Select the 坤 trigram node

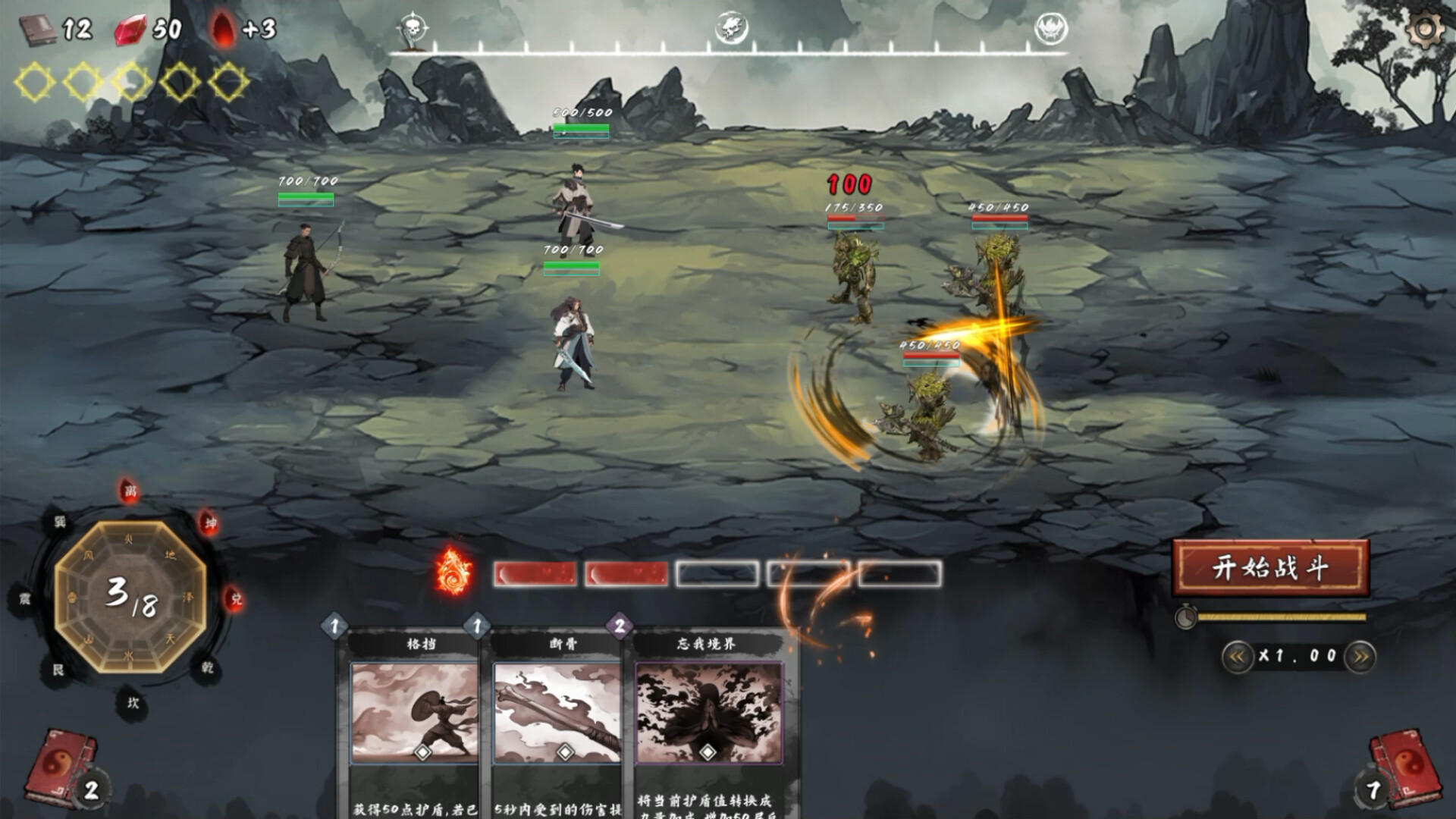(210, 523)
